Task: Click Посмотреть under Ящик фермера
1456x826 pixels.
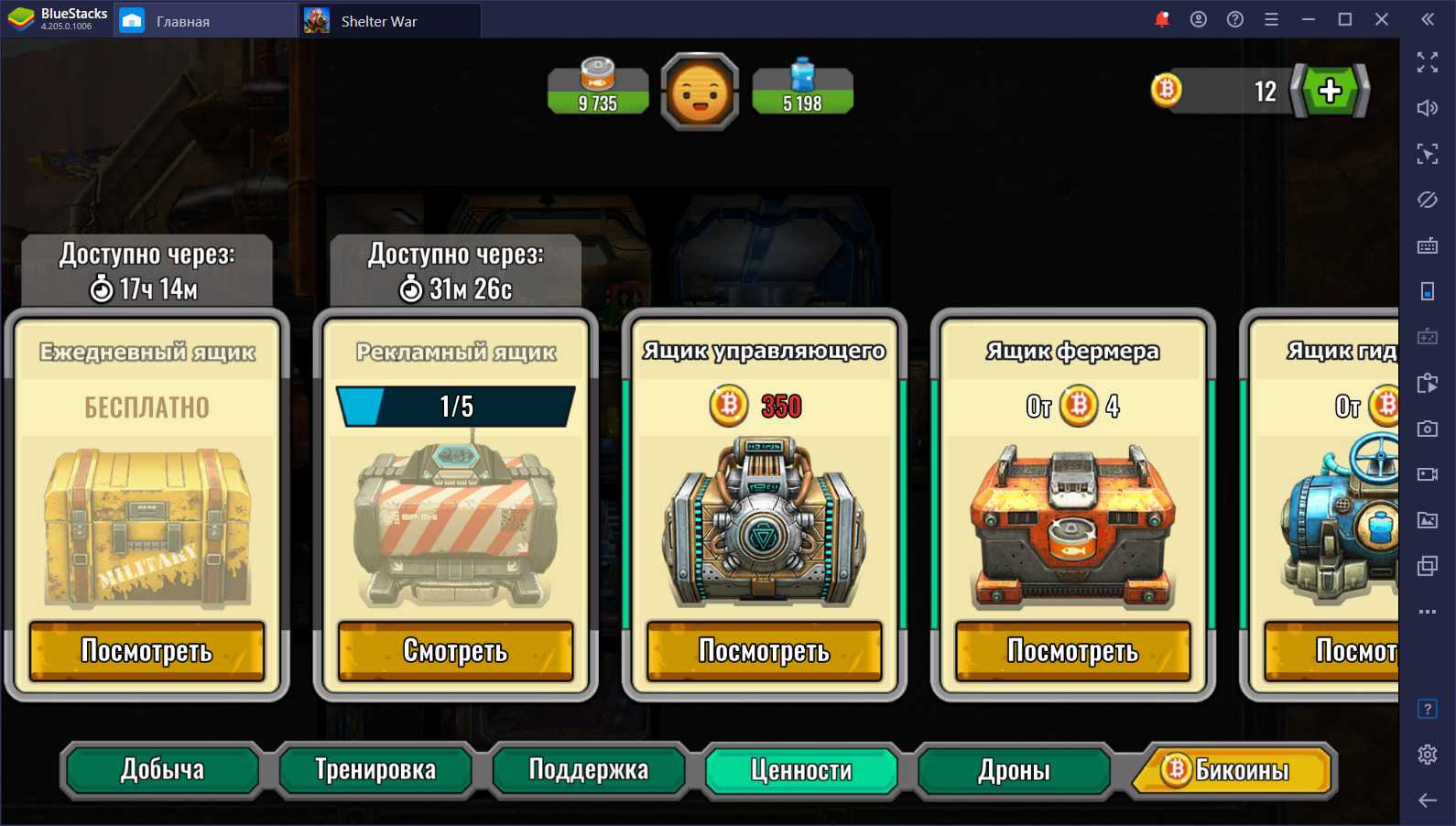Action: (x=1072, y=651)
